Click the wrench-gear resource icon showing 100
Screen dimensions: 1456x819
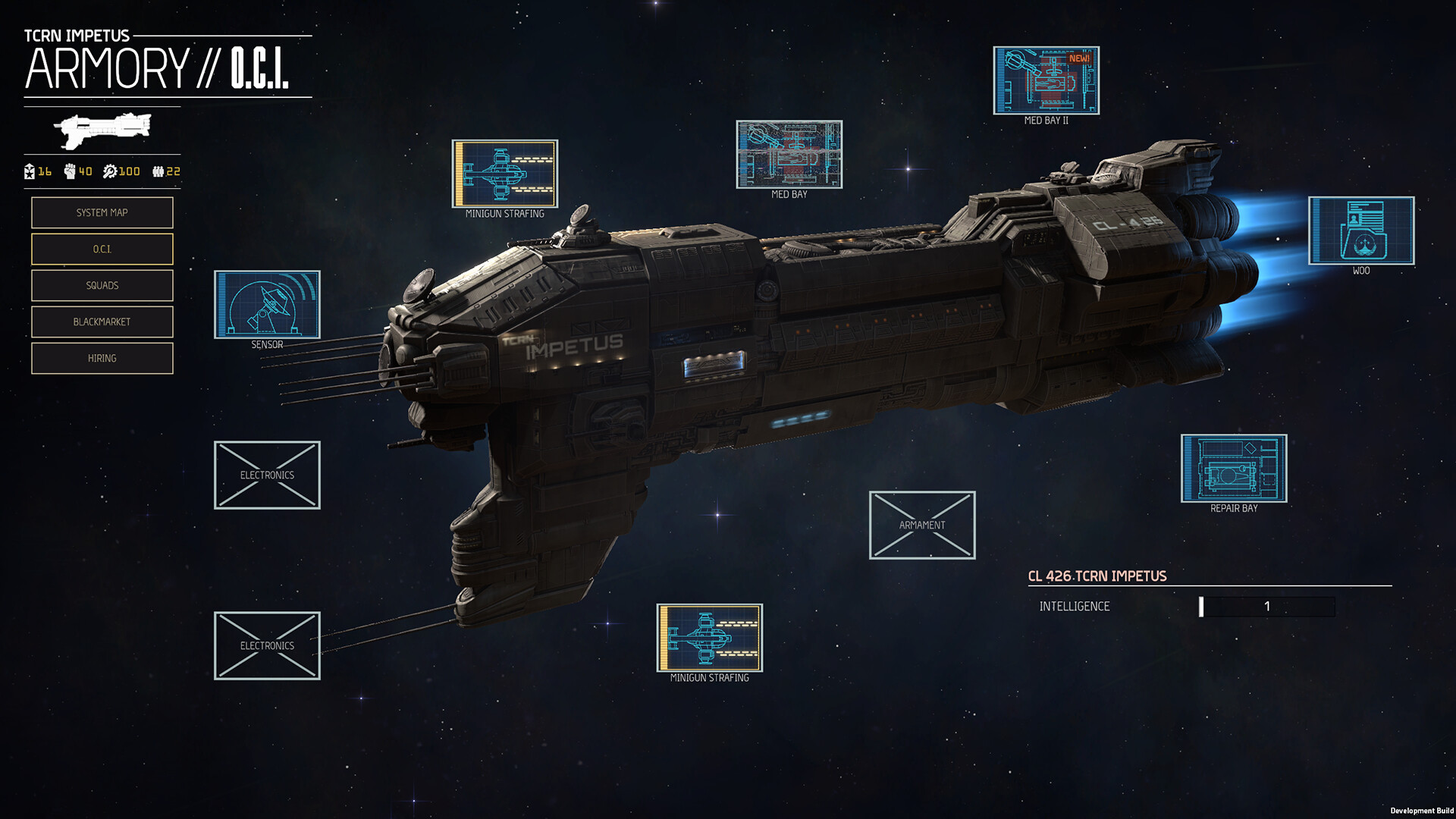tap(112, 171)
